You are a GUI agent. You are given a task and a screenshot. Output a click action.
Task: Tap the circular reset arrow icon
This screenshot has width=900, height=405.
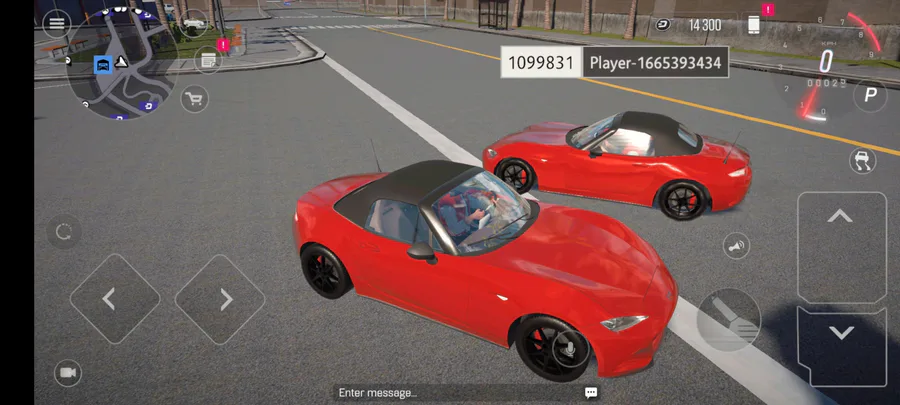[x=64, y=233]
